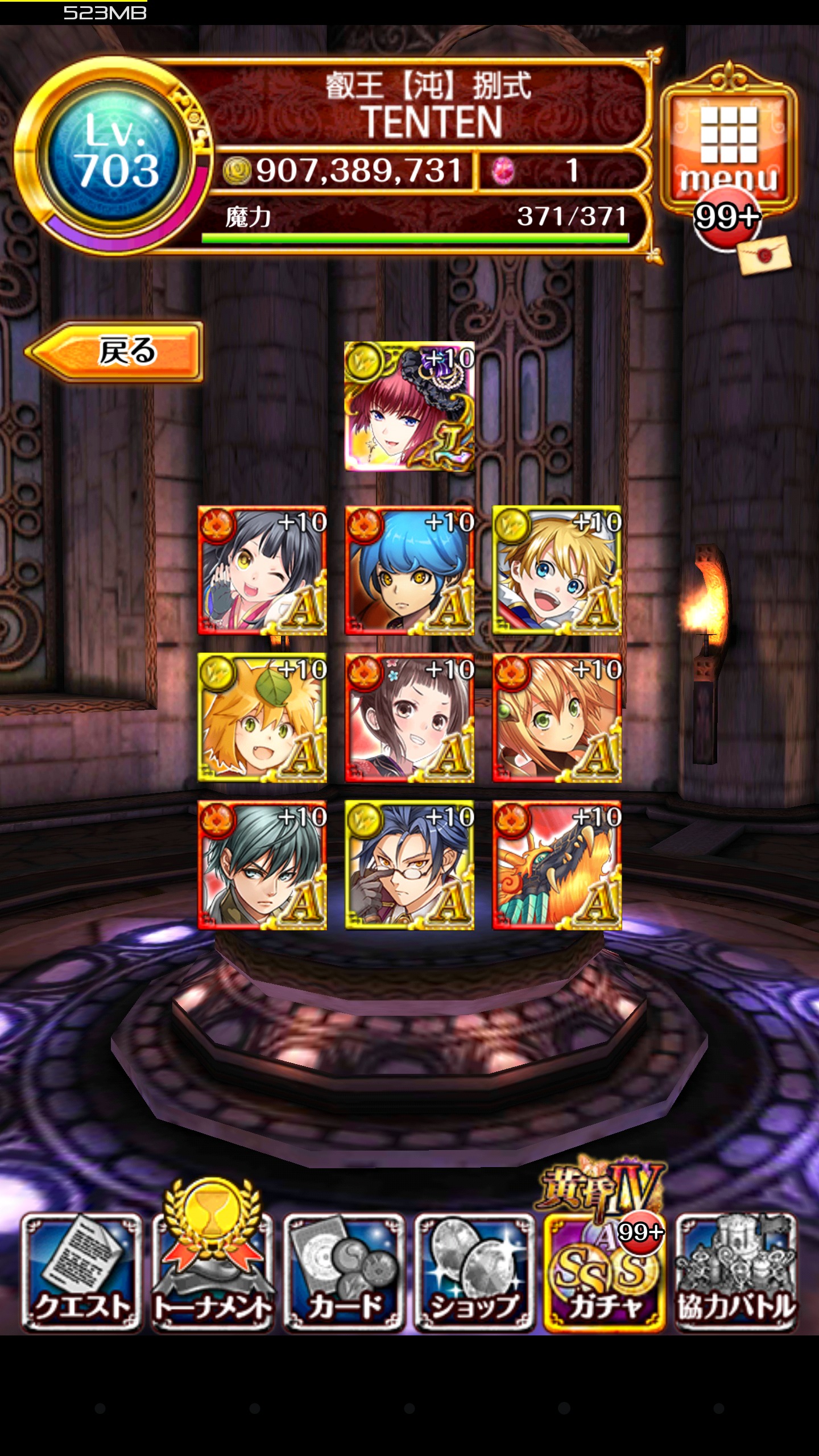Select the gray-haired serious man card
Viewport: 819px width, 1456px height.
(262, 865)
